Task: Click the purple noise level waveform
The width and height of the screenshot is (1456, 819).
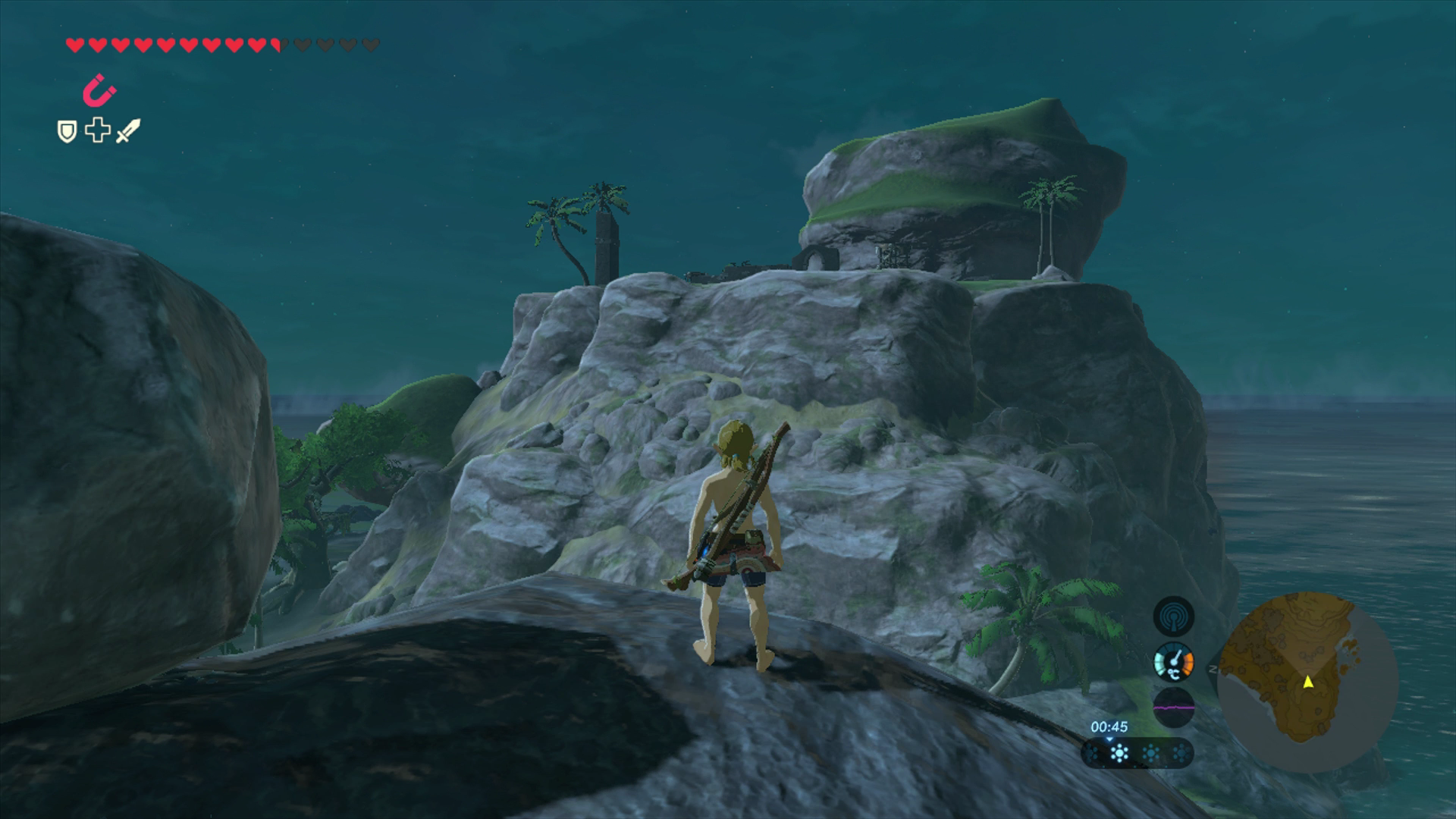Action: (x=1174, y=707)
